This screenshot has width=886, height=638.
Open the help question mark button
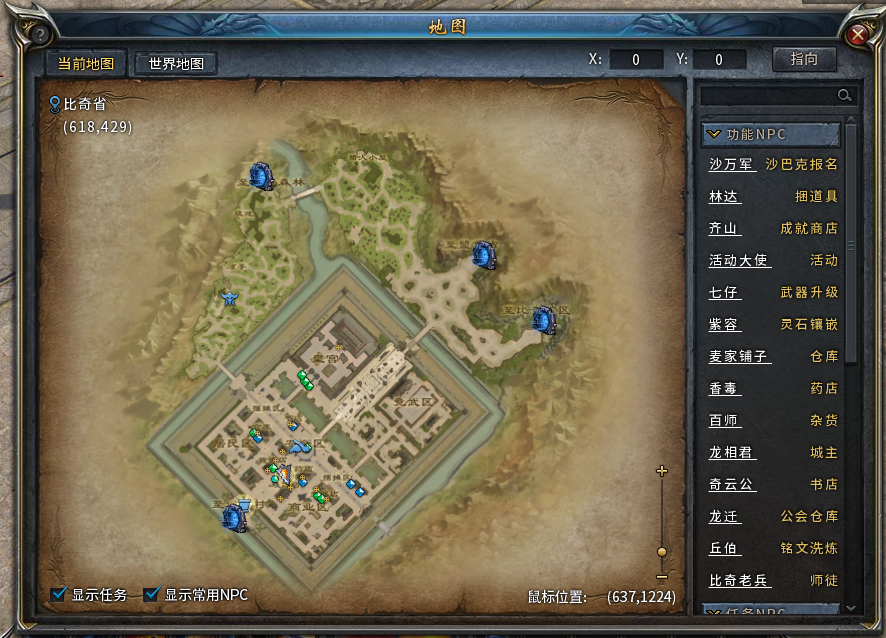[39, 34]
